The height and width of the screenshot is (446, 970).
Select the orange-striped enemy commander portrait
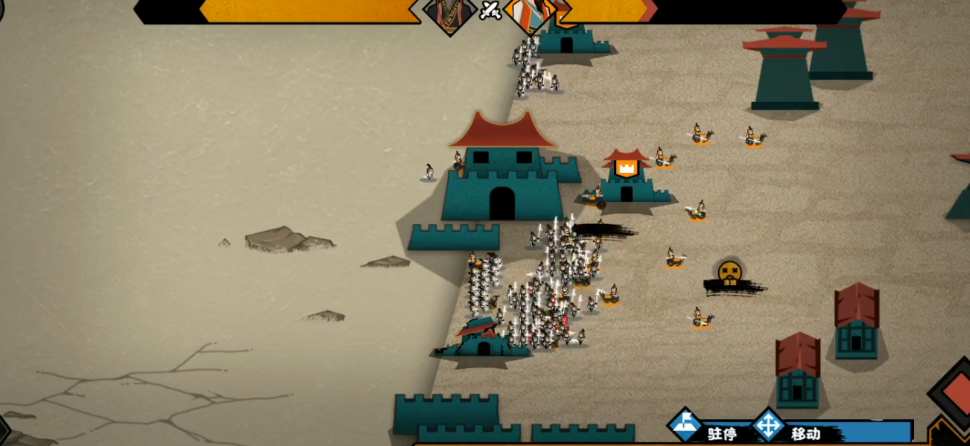[x=530, y=14]
